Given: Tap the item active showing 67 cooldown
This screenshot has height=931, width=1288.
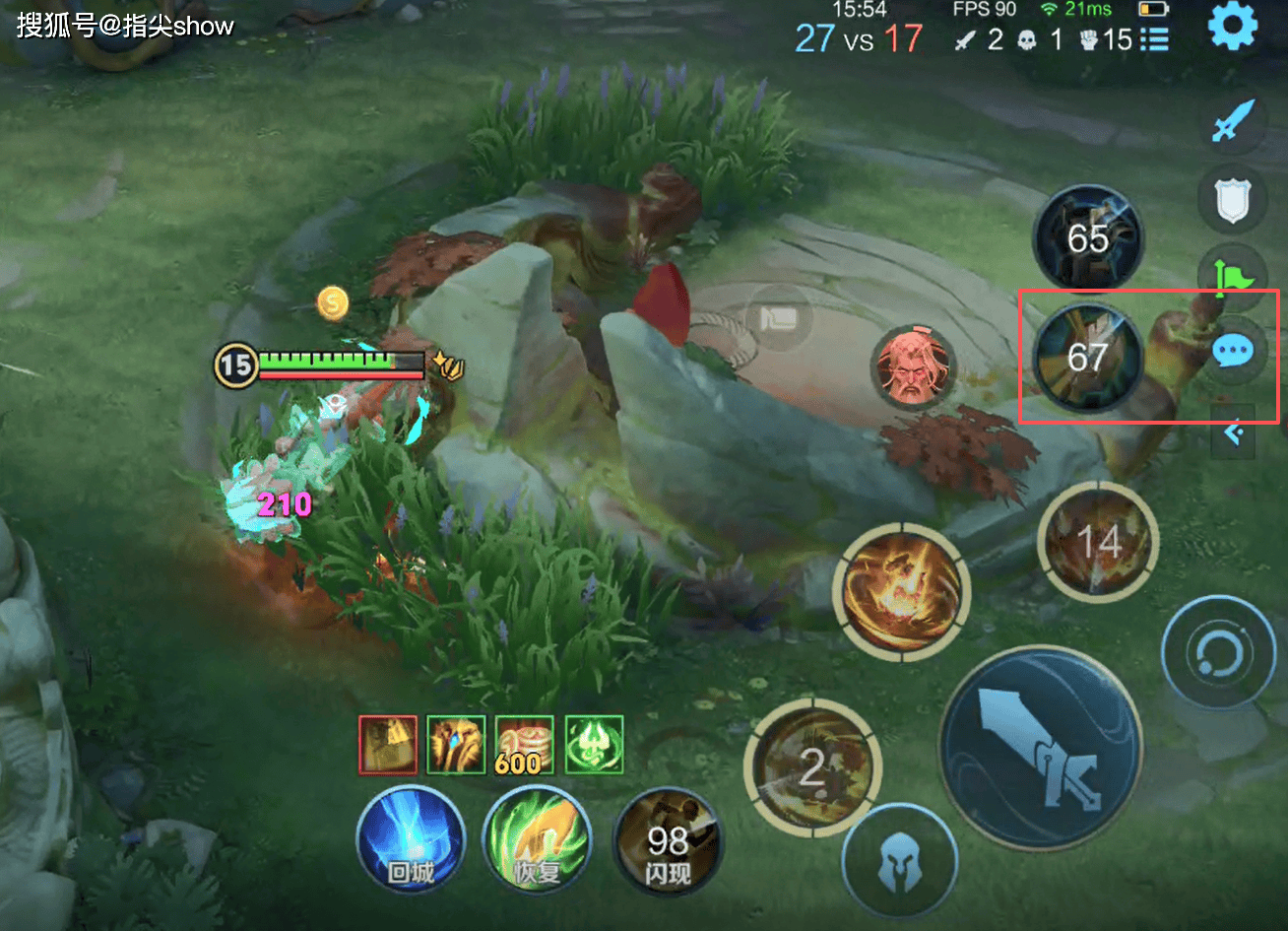Looking at the screenshot, I should pyautogui.click(x=1087, y=356).
